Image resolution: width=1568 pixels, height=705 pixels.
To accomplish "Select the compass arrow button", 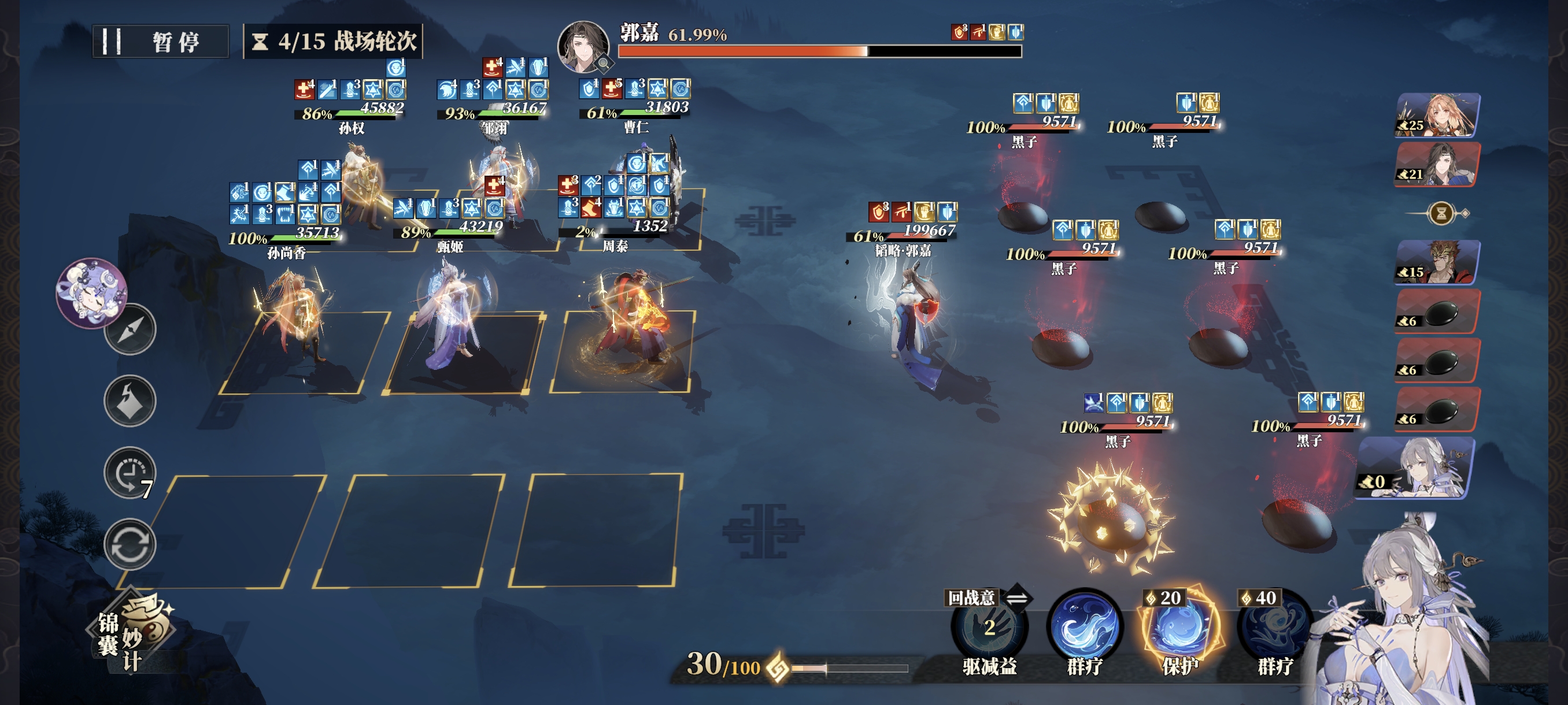I will pyautogui.click(x=130, y=330).
